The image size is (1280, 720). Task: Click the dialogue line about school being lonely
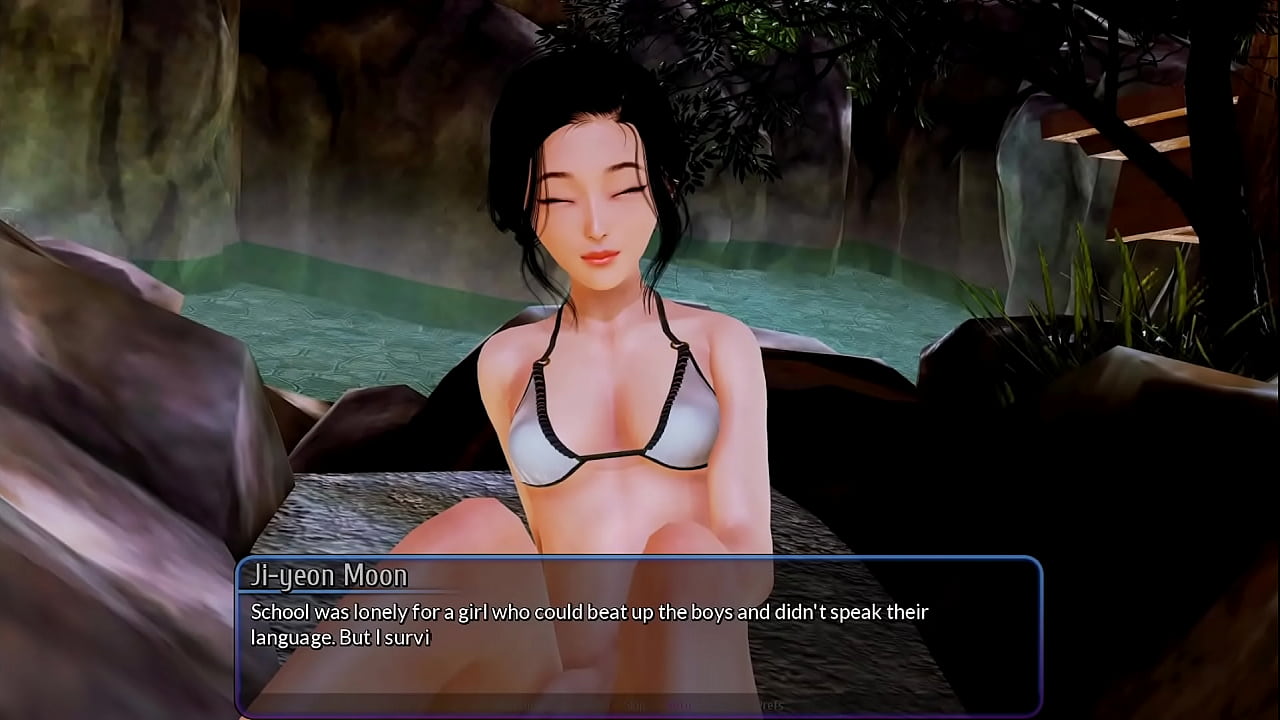[x=588, y=612]
